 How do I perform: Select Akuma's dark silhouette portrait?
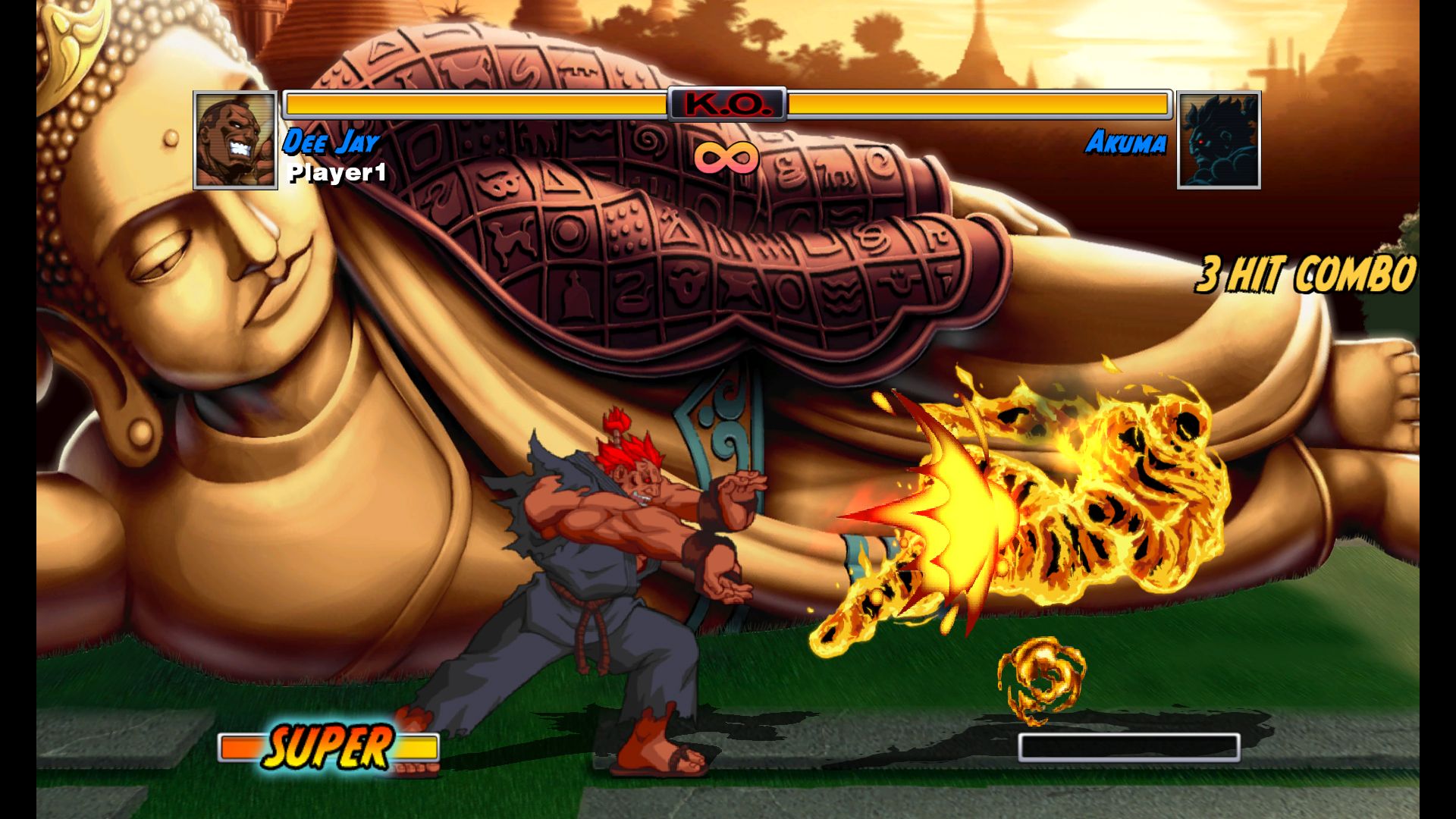pos(1219,140)
